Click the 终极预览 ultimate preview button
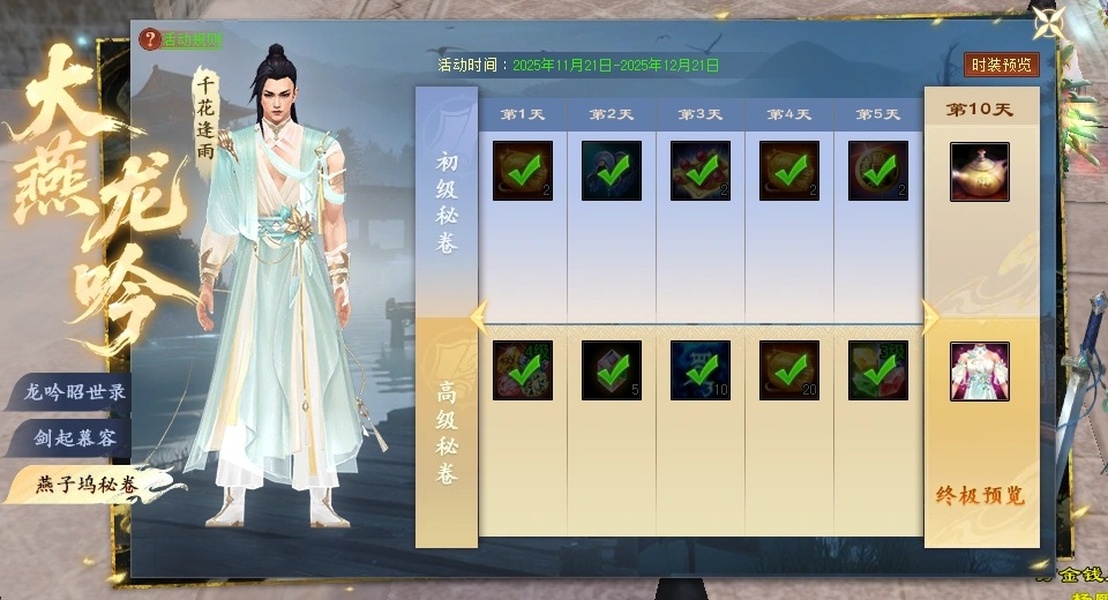The height and width of the screenshot is (600, 1108). tap(980, 496)
